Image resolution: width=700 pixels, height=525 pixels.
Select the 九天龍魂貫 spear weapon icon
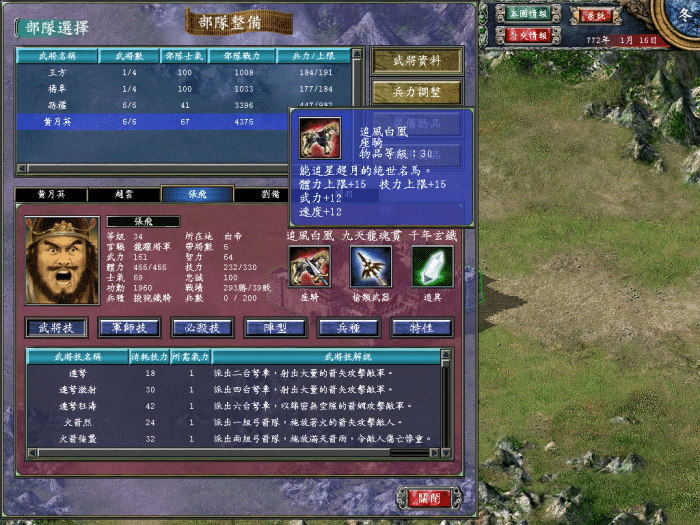371,266
